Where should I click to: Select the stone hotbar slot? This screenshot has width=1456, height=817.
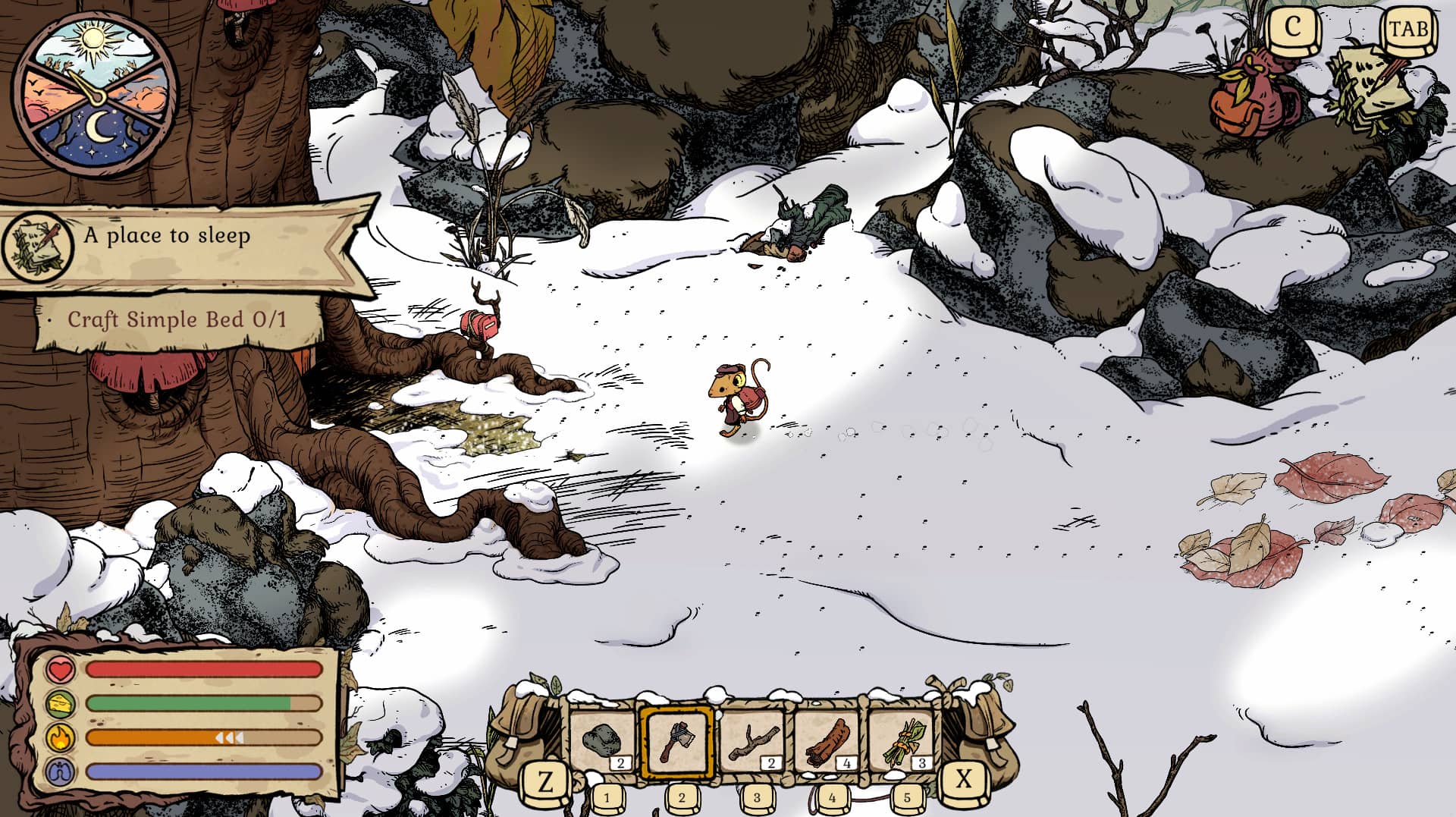603,741
